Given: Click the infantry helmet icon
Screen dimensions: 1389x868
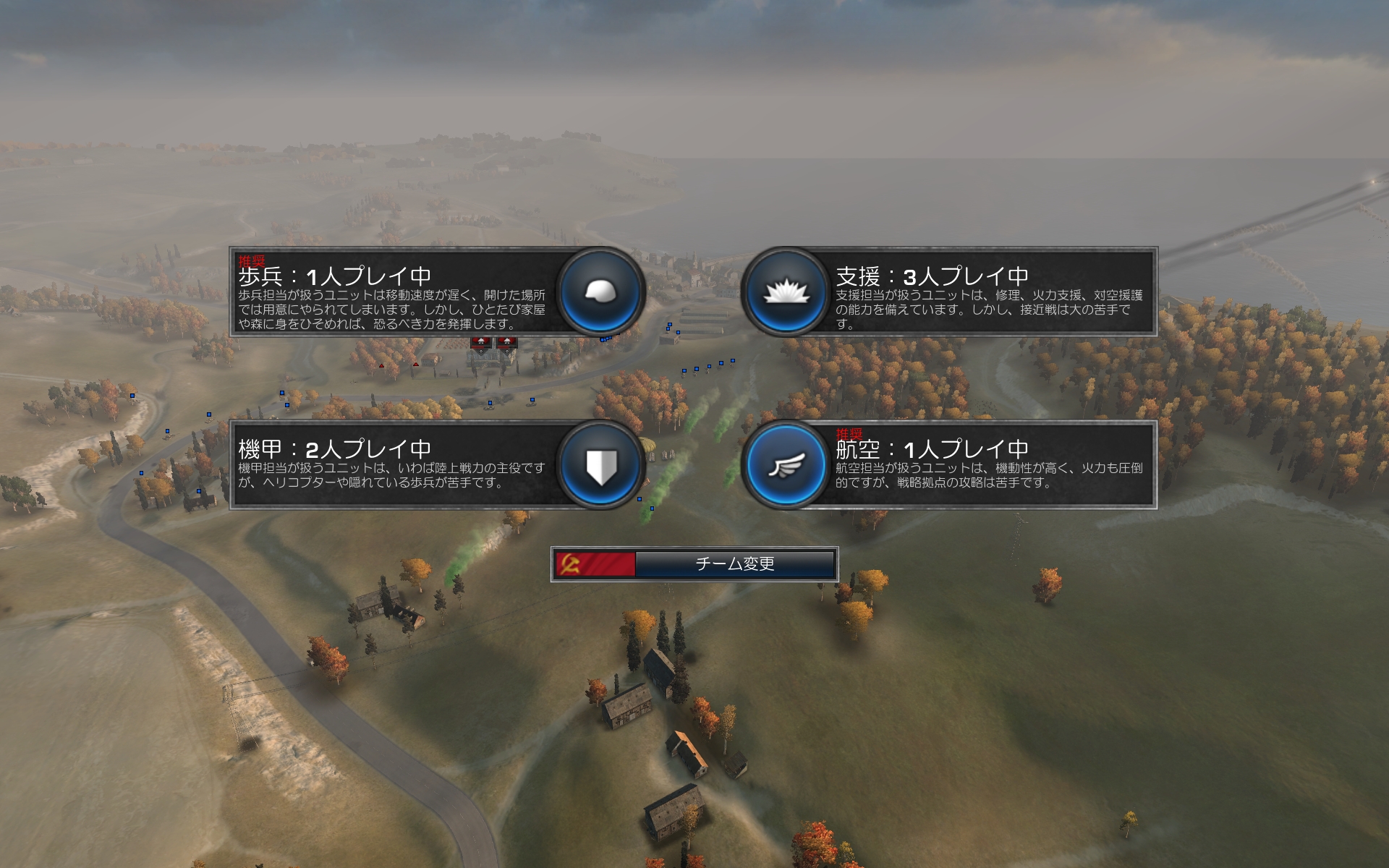Looking at the screenshot, I should pos(600,292).
